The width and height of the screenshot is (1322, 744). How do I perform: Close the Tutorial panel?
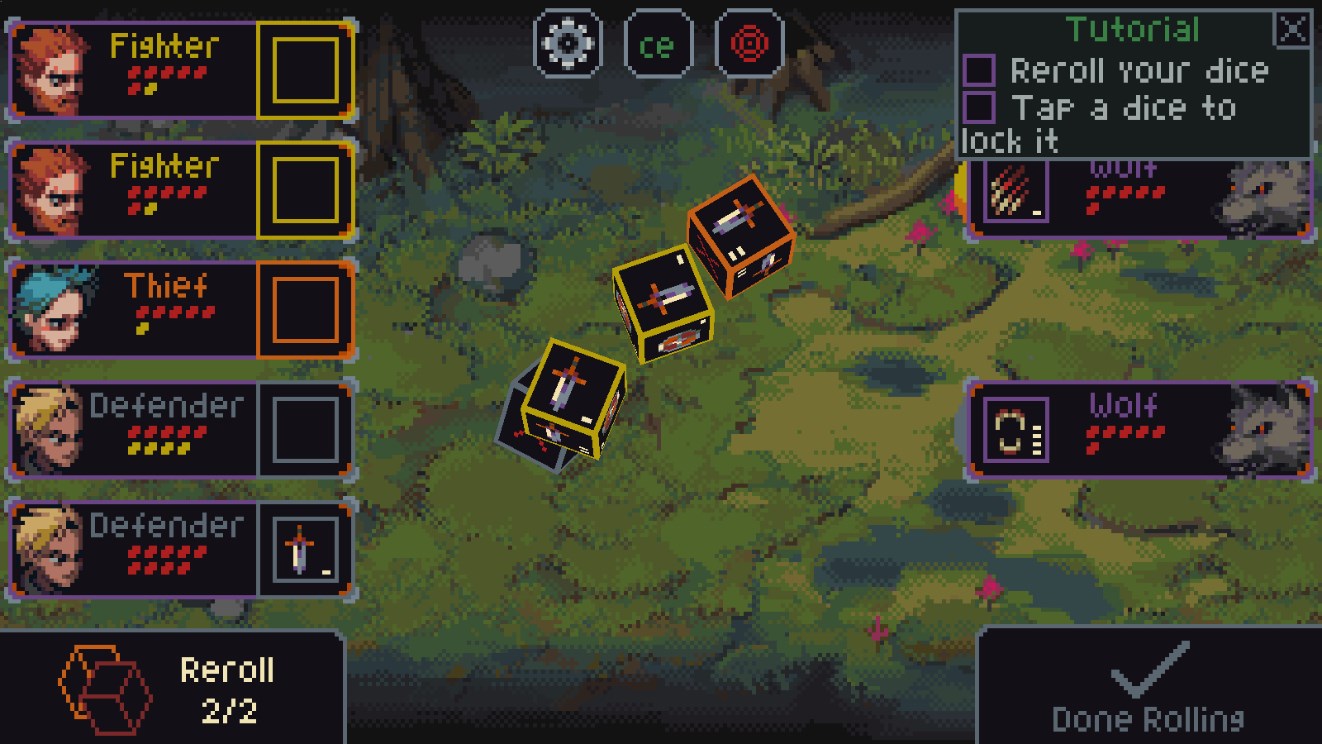point(1292,29)
